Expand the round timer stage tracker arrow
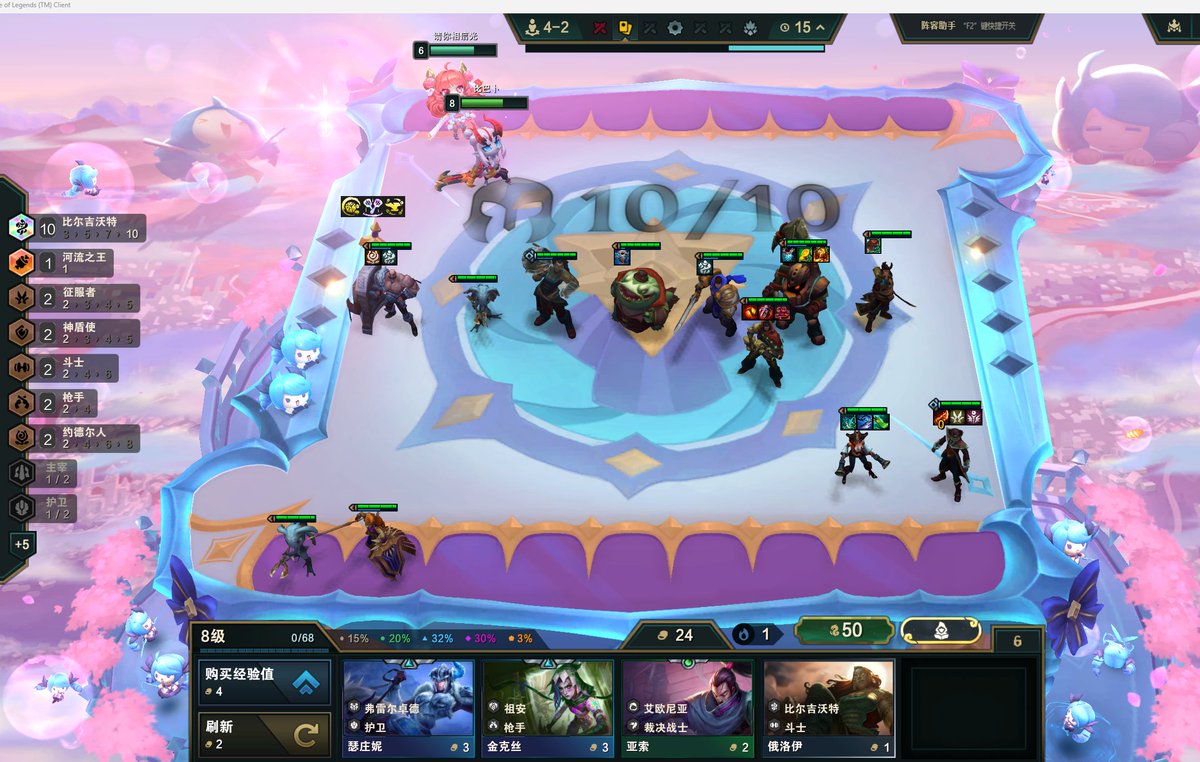The image size is (1200, 762). pyautogui.click(x=821, y=28)
